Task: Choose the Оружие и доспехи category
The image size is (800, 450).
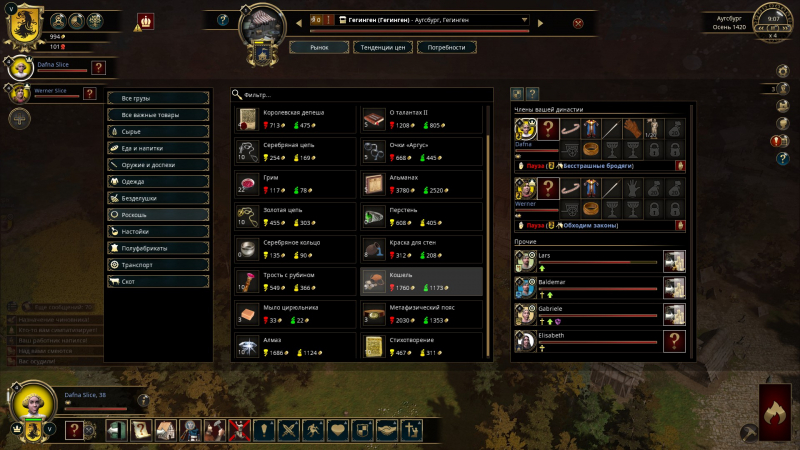Action: [x=158, y=164]
